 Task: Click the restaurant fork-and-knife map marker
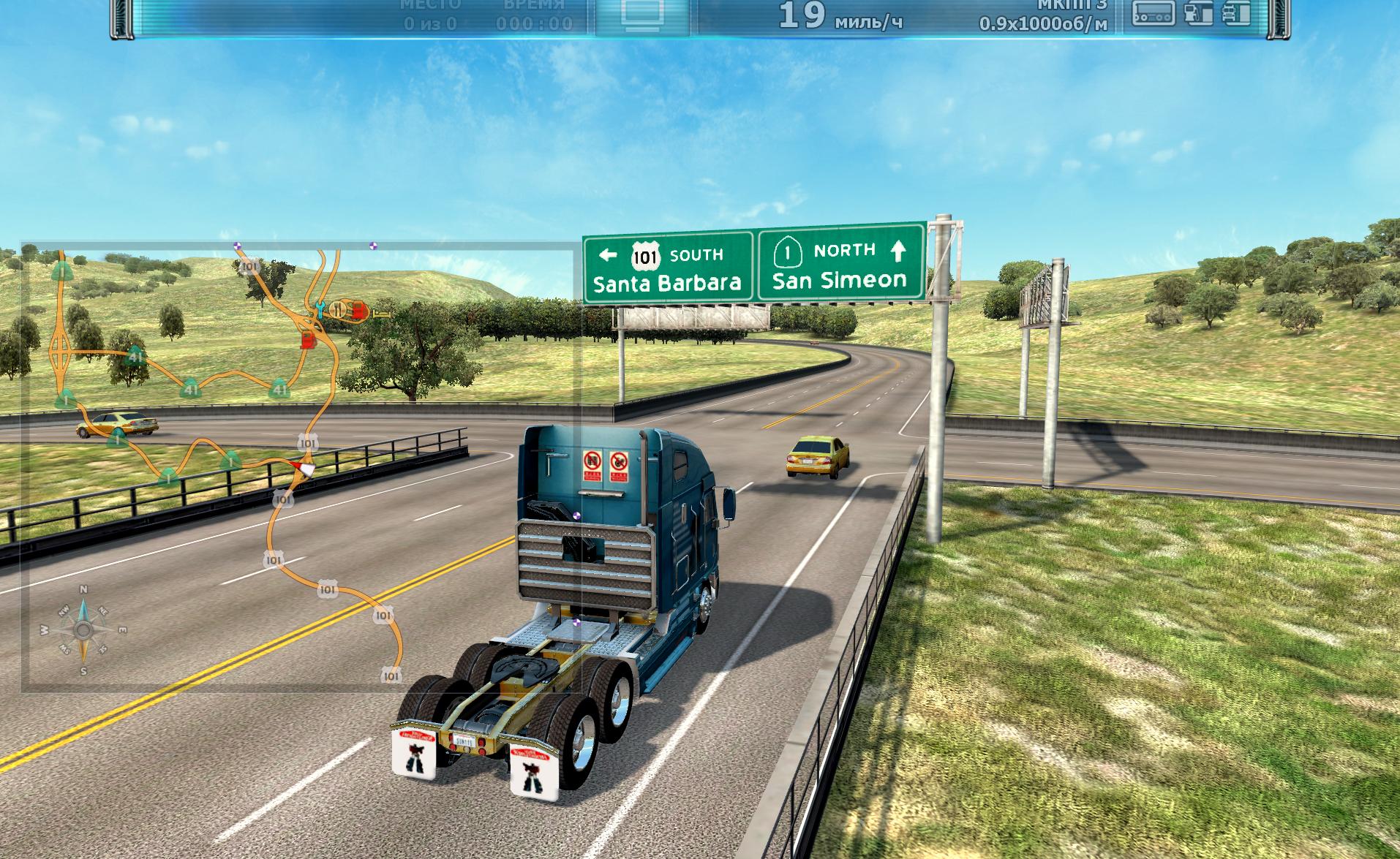coord(337,309)
